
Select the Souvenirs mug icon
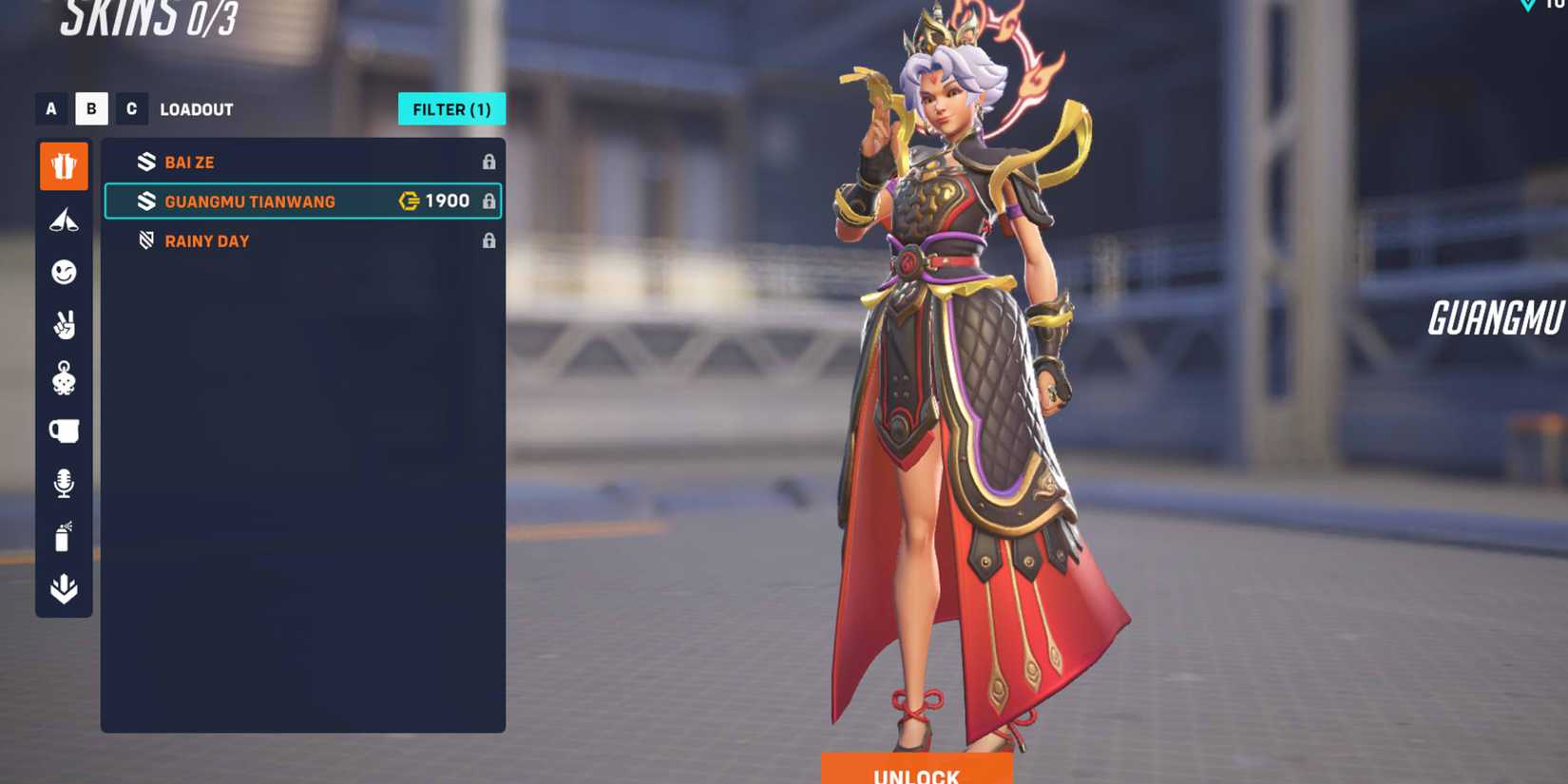coord(63,430)
